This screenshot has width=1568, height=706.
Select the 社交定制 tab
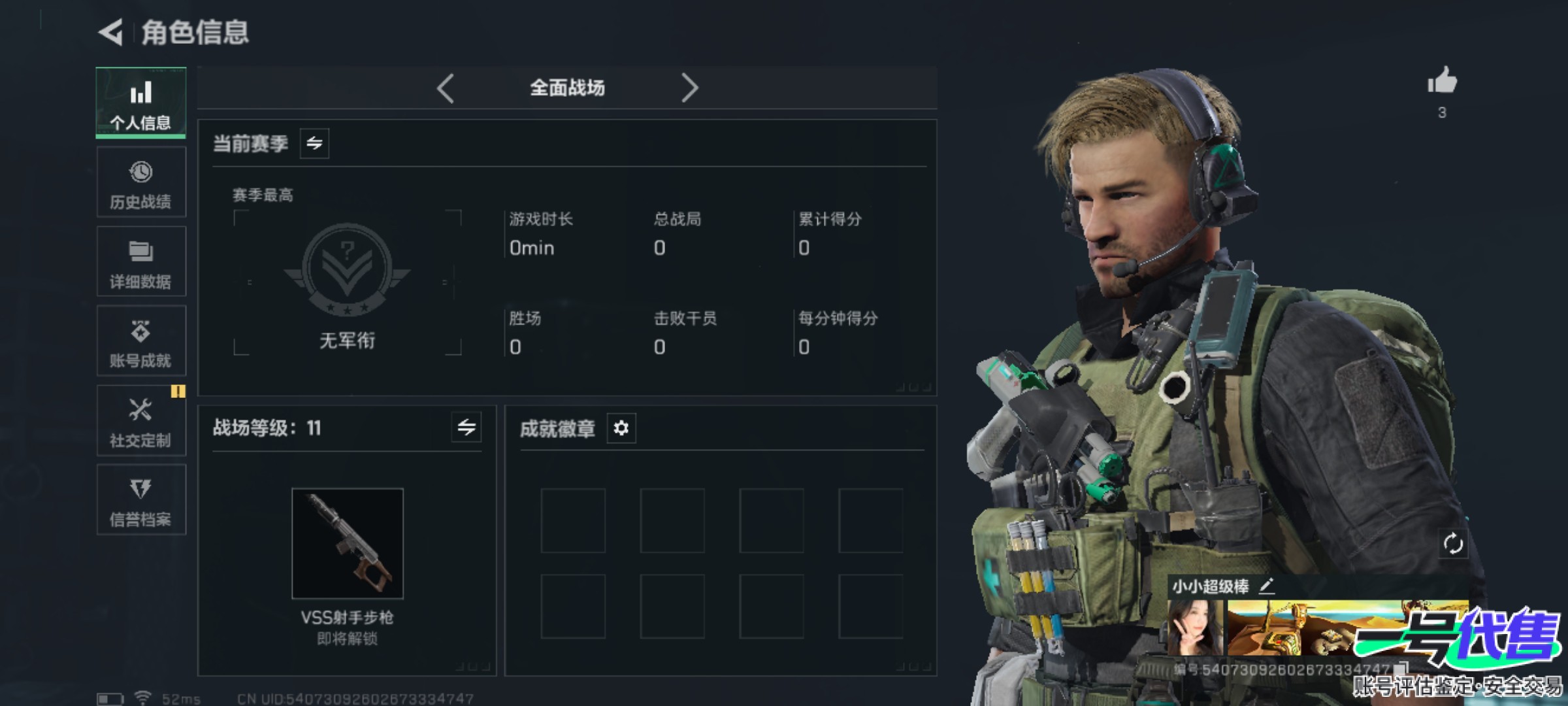pyautogui.click(x=140, y=421)
